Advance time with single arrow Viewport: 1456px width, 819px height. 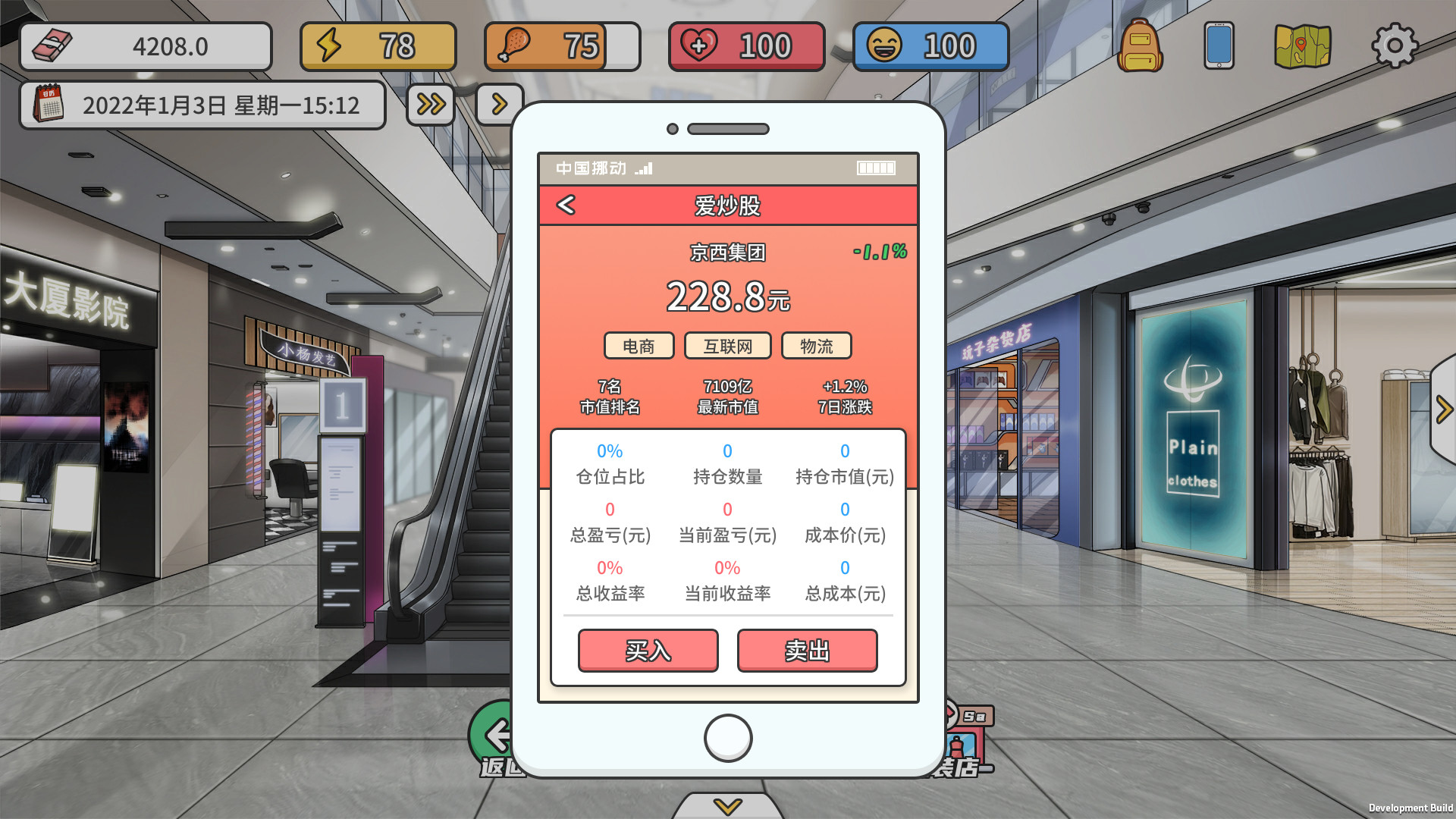pyautogui.click(x=499, y=105)
